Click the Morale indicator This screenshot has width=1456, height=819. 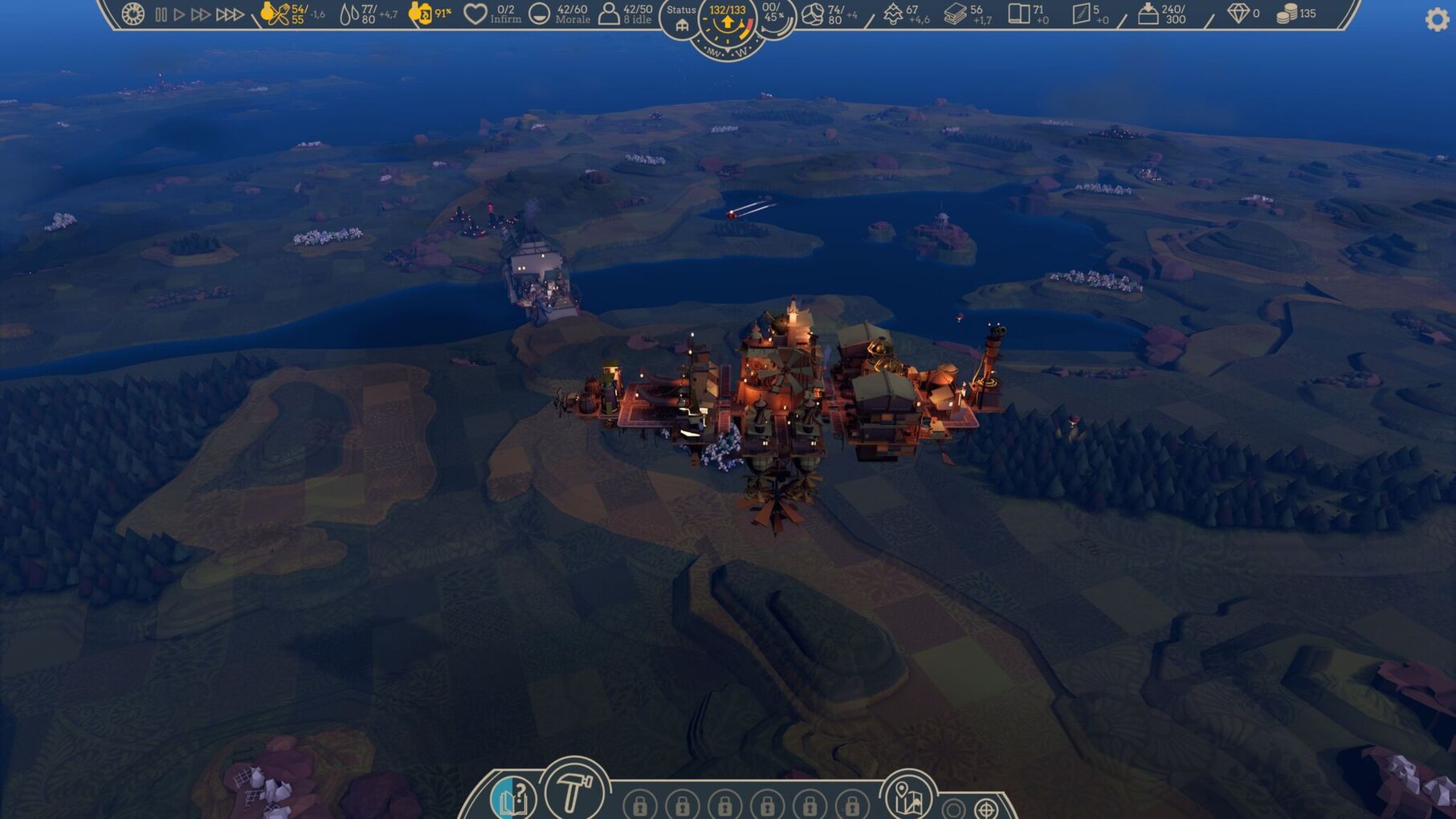[540, 14]
